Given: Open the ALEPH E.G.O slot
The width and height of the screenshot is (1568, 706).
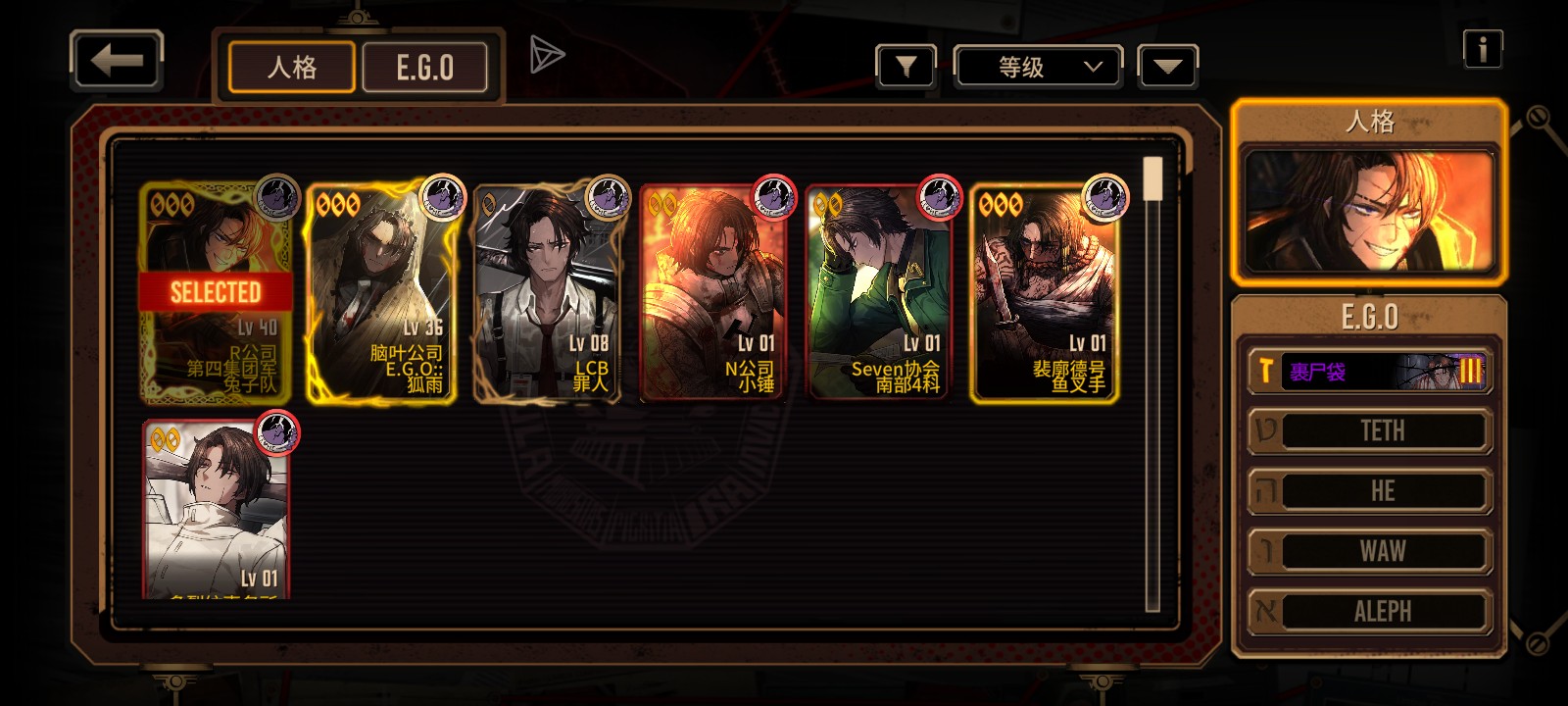Looking at the screenshot, I should click(x=1369, y=611).
